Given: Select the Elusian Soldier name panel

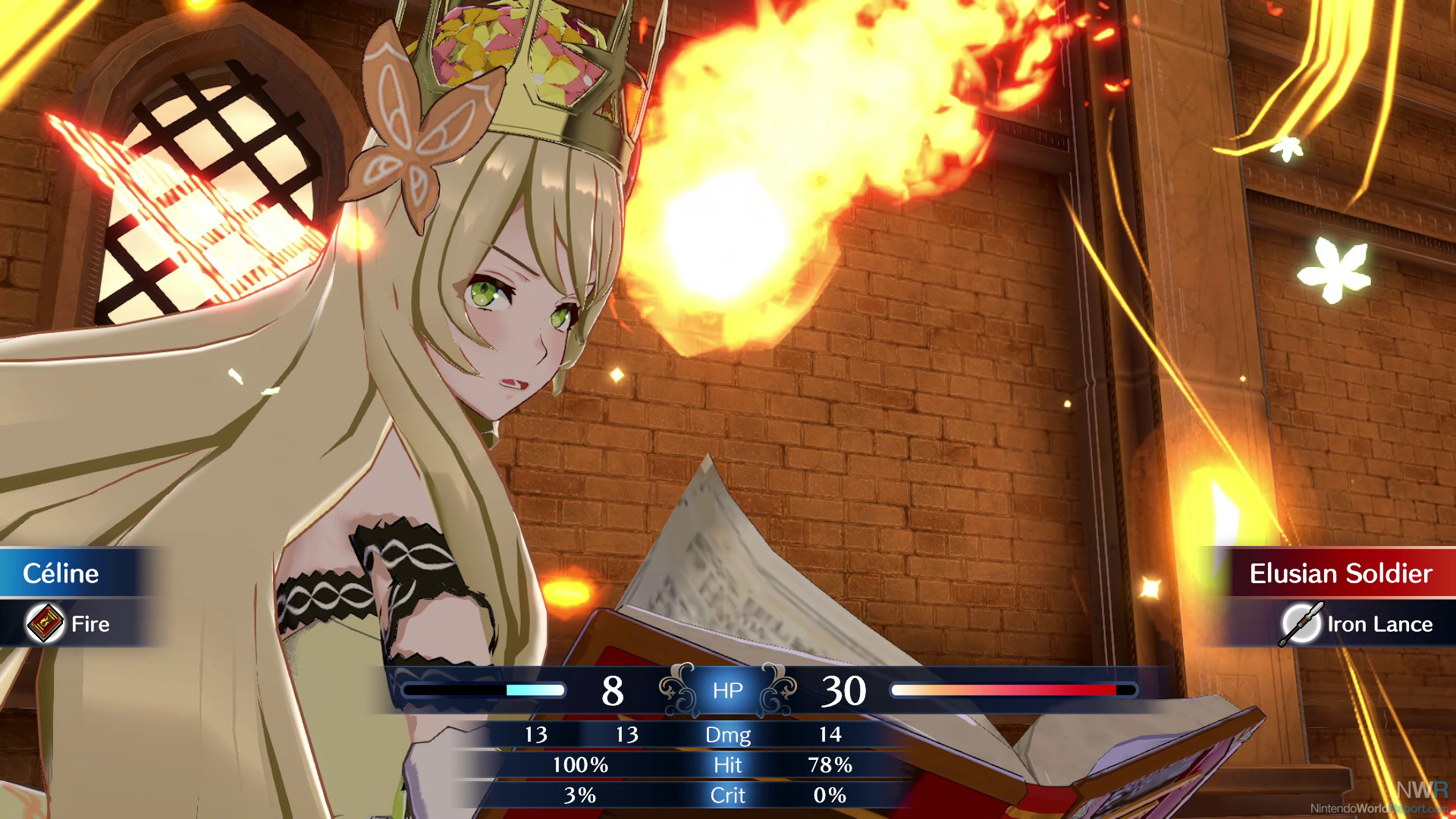Looking at the screenshot, I should coord(1339,573).
